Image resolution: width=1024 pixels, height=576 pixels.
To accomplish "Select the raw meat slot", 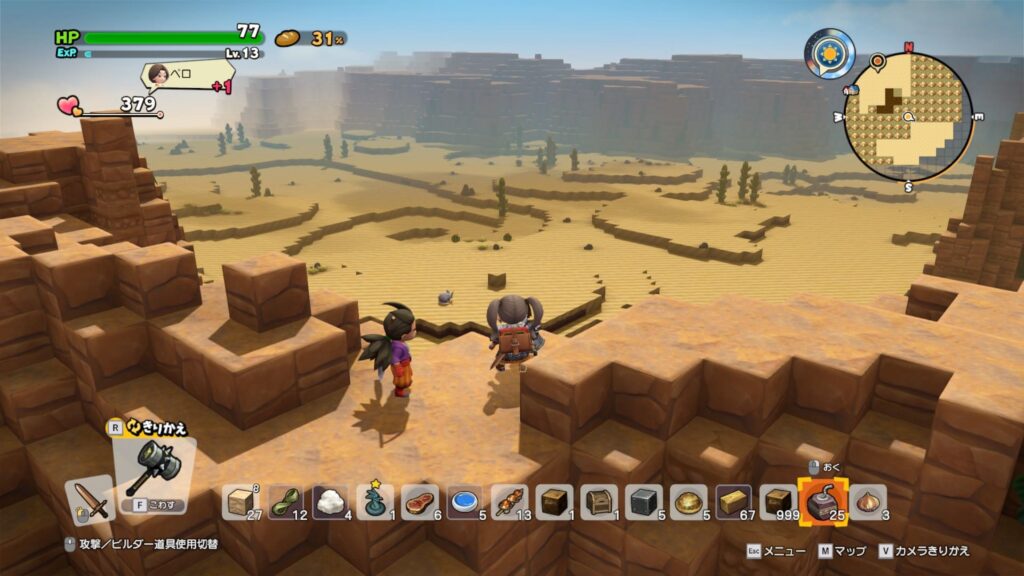I will tap(420, 502).
